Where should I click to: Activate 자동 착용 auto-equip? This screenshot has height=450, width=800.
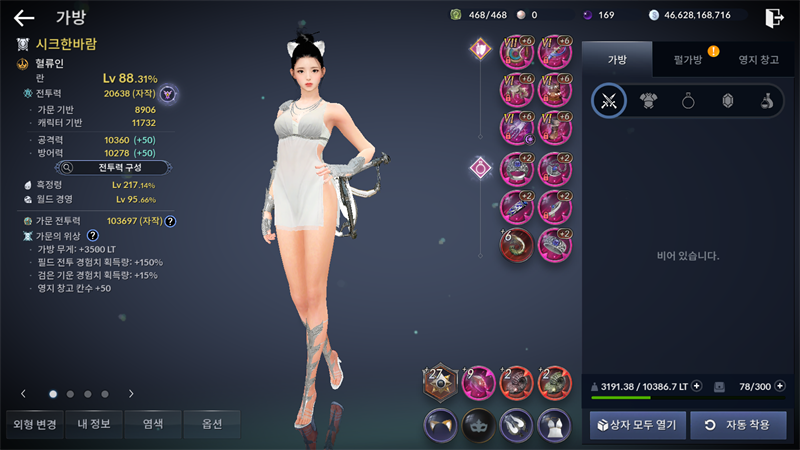click(x=737, y=425)
